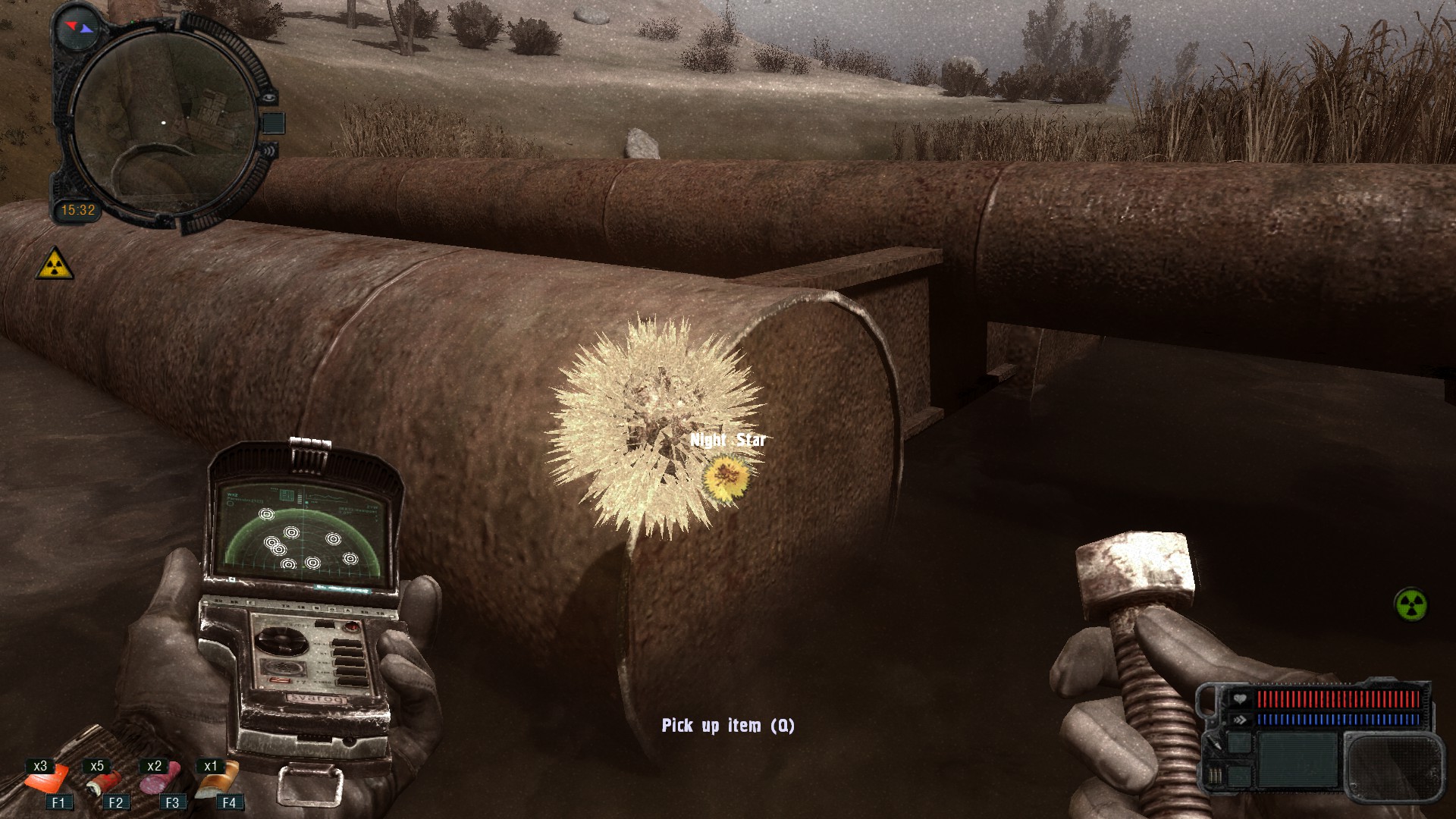Click the bandage in quick slot F1

coord(45,781)
